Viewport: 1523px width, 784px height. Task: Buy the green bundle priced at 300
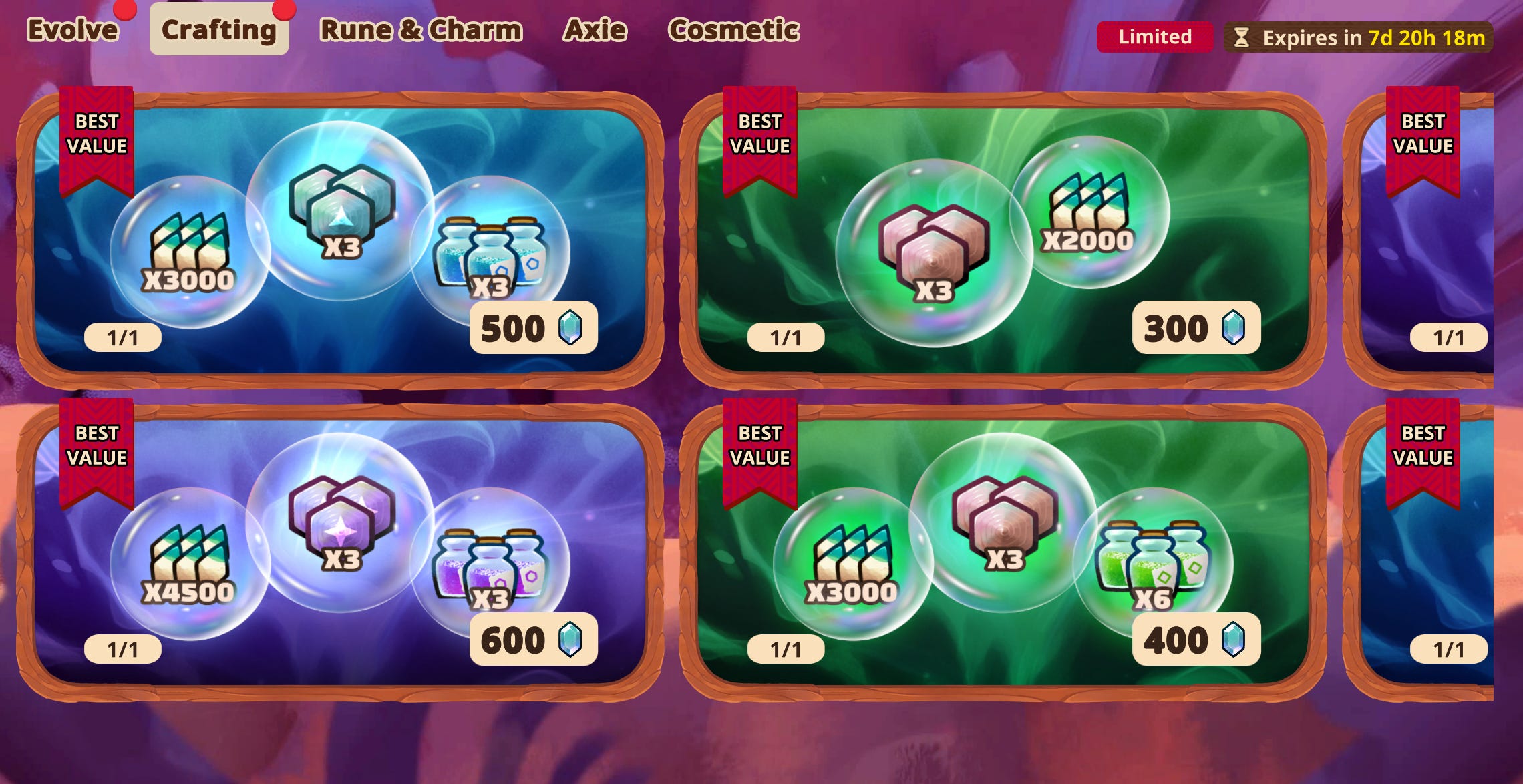1196,328
